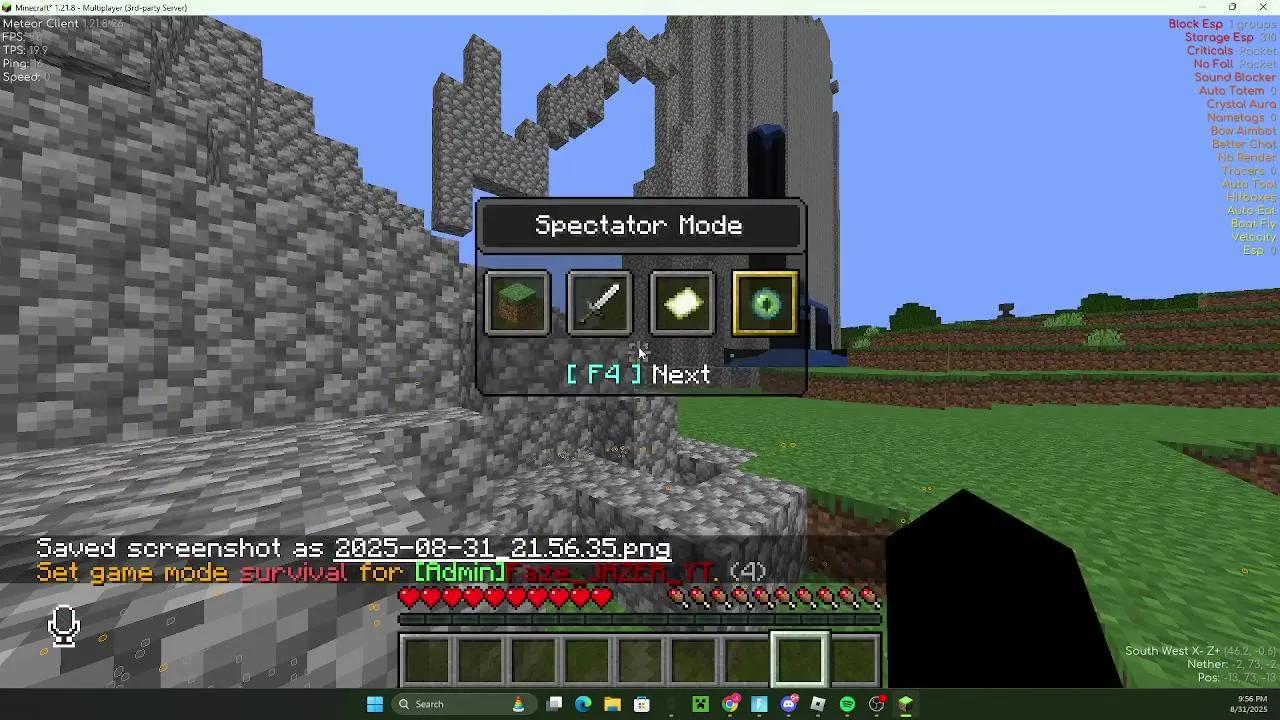Toggle the Bow Aimbot module
The width and height of the screenshot is (1280, 720).
click(1243, 130)
